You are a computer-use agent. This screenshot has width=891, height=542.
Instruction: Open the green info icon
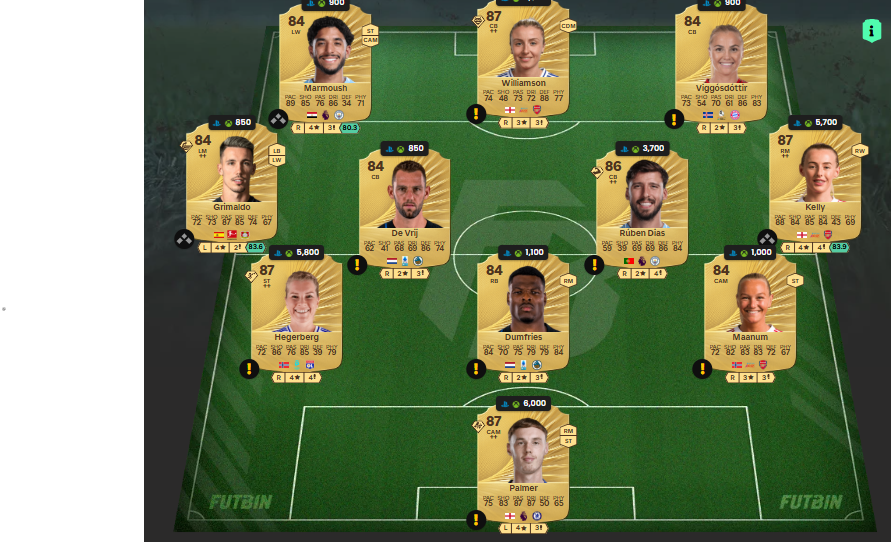[x=871, y=30]
